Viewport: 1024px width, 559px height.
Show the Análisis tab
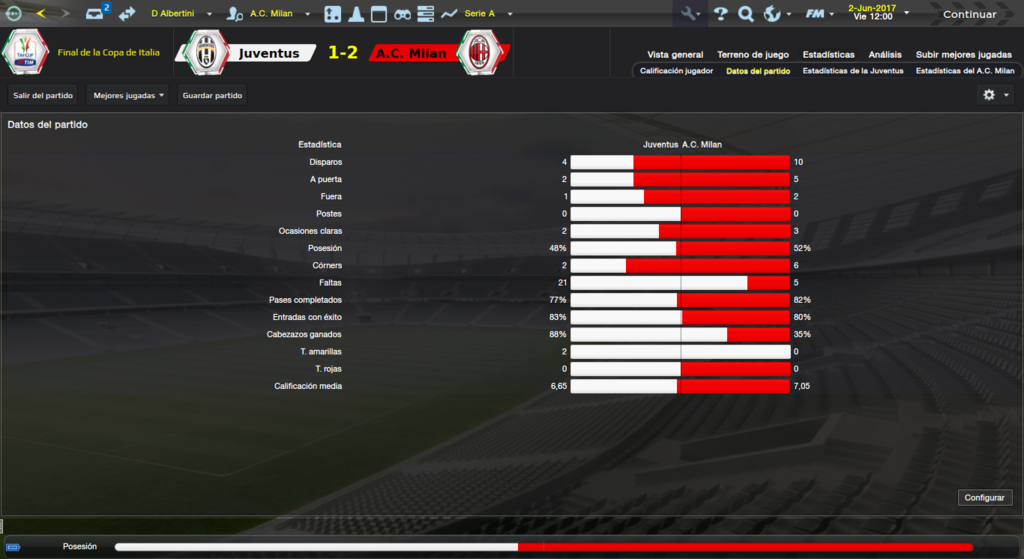point(885,55)
